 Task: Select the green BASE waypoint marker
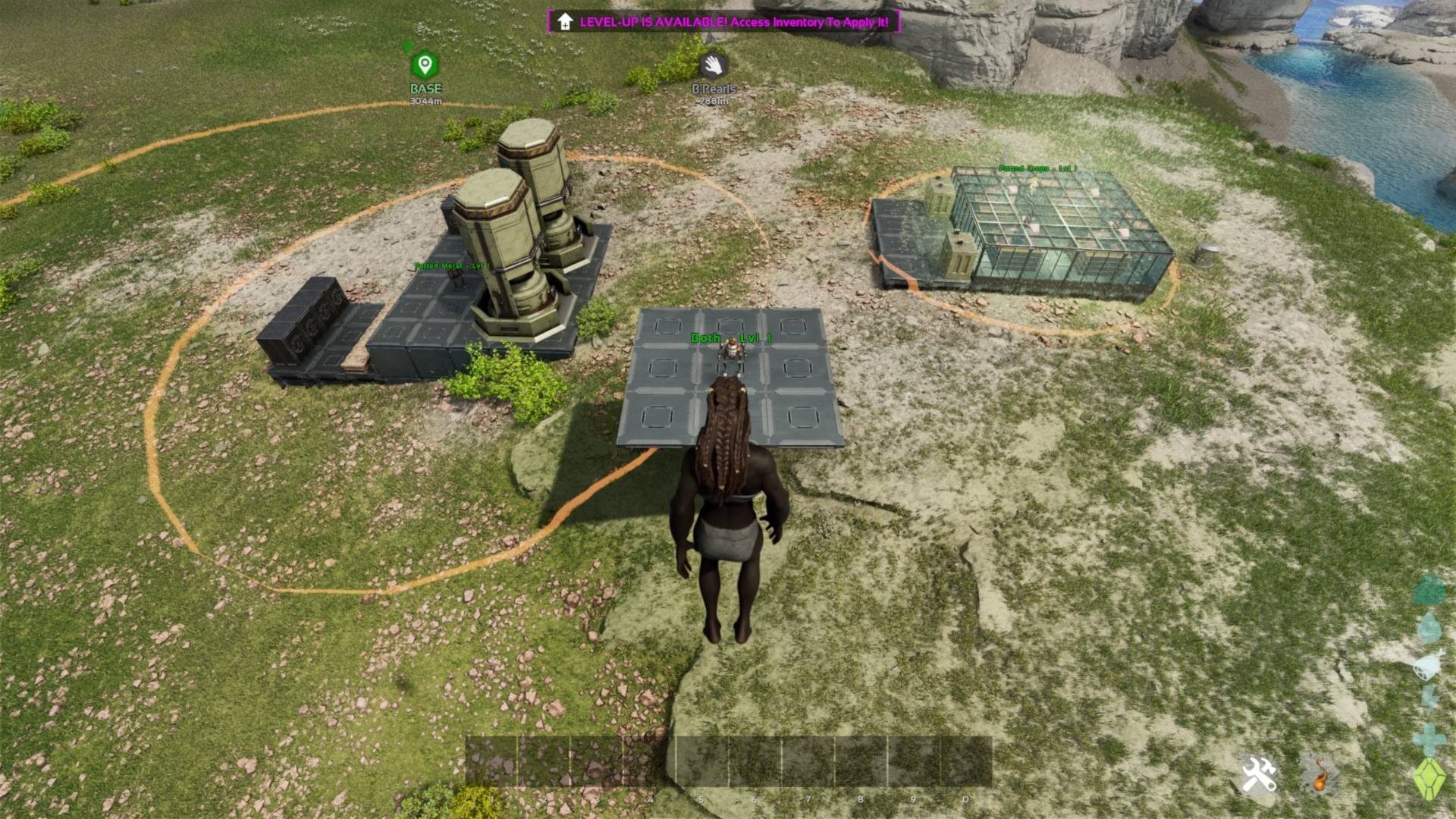pos(425,65)
